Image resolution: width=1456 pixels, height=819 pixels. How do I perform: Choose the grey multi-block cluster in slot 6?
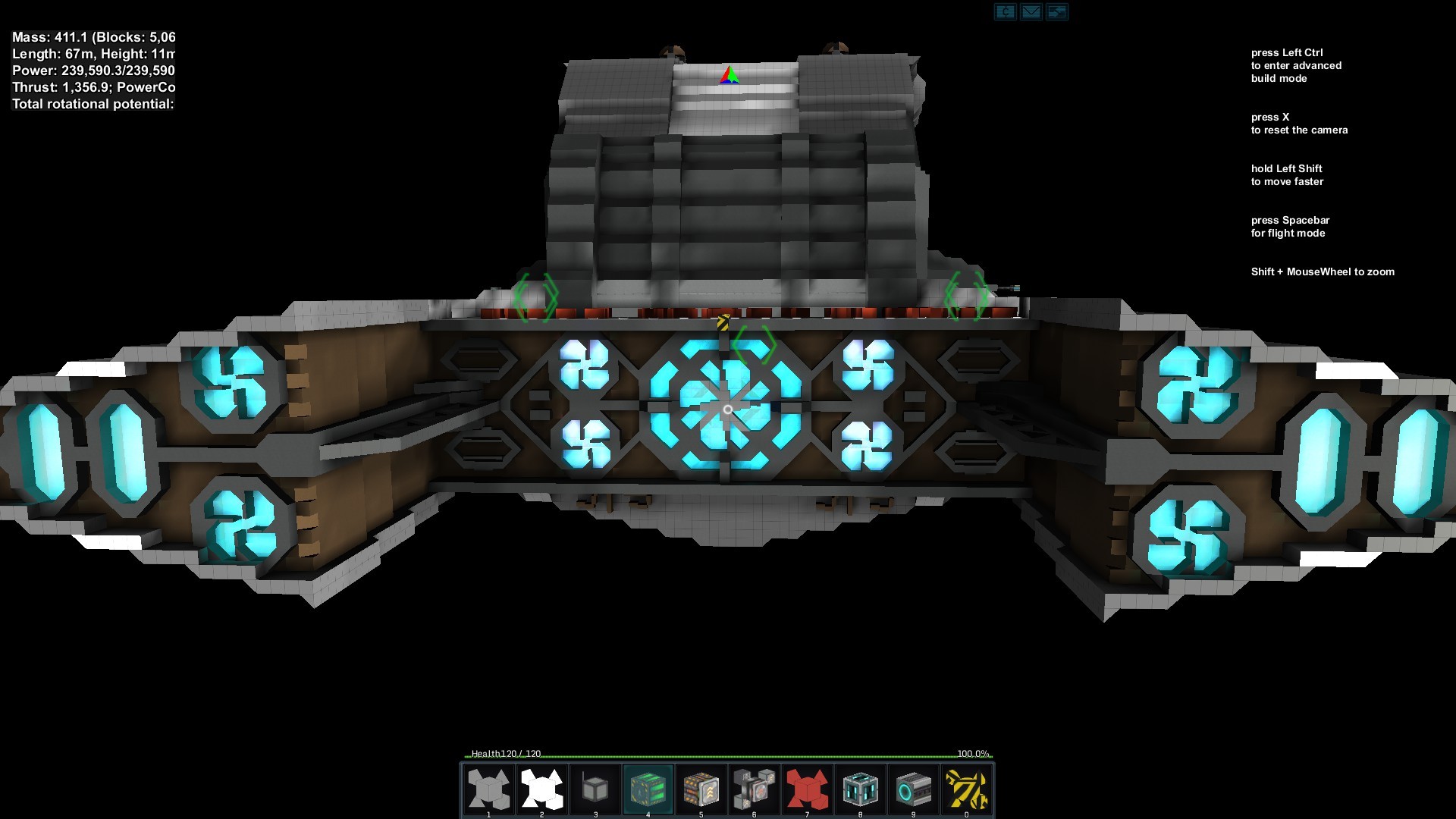coord(754,789)
